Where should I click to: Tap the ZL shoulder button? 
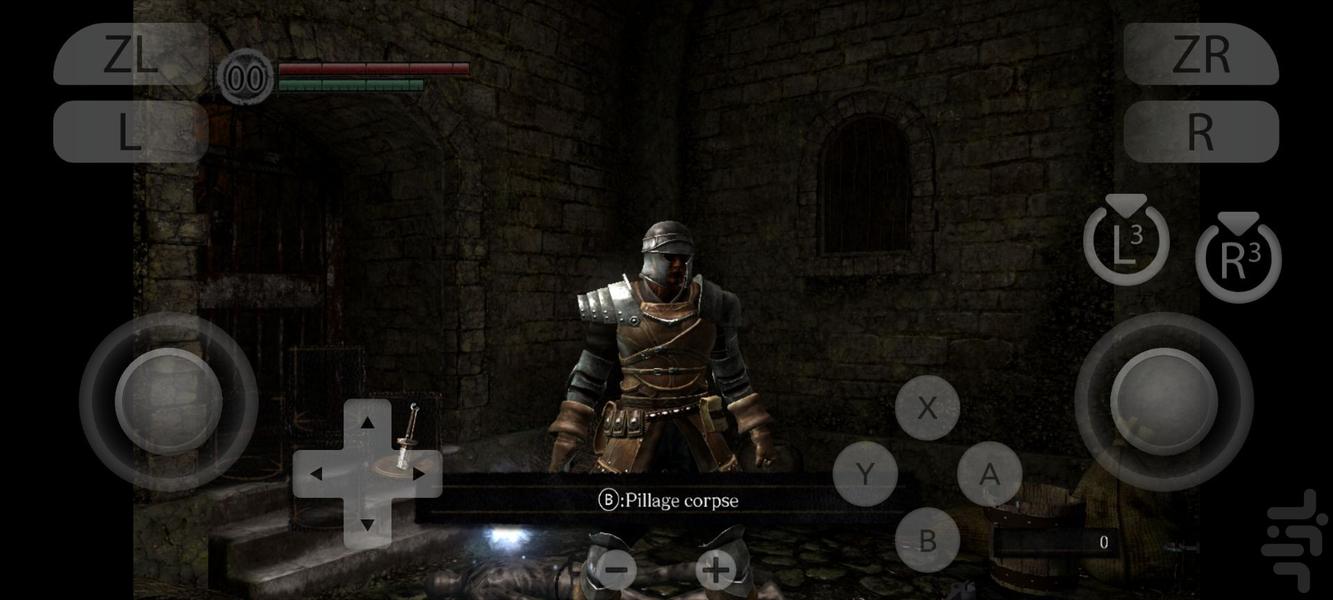pyautogui.click(x=131, y=55)
